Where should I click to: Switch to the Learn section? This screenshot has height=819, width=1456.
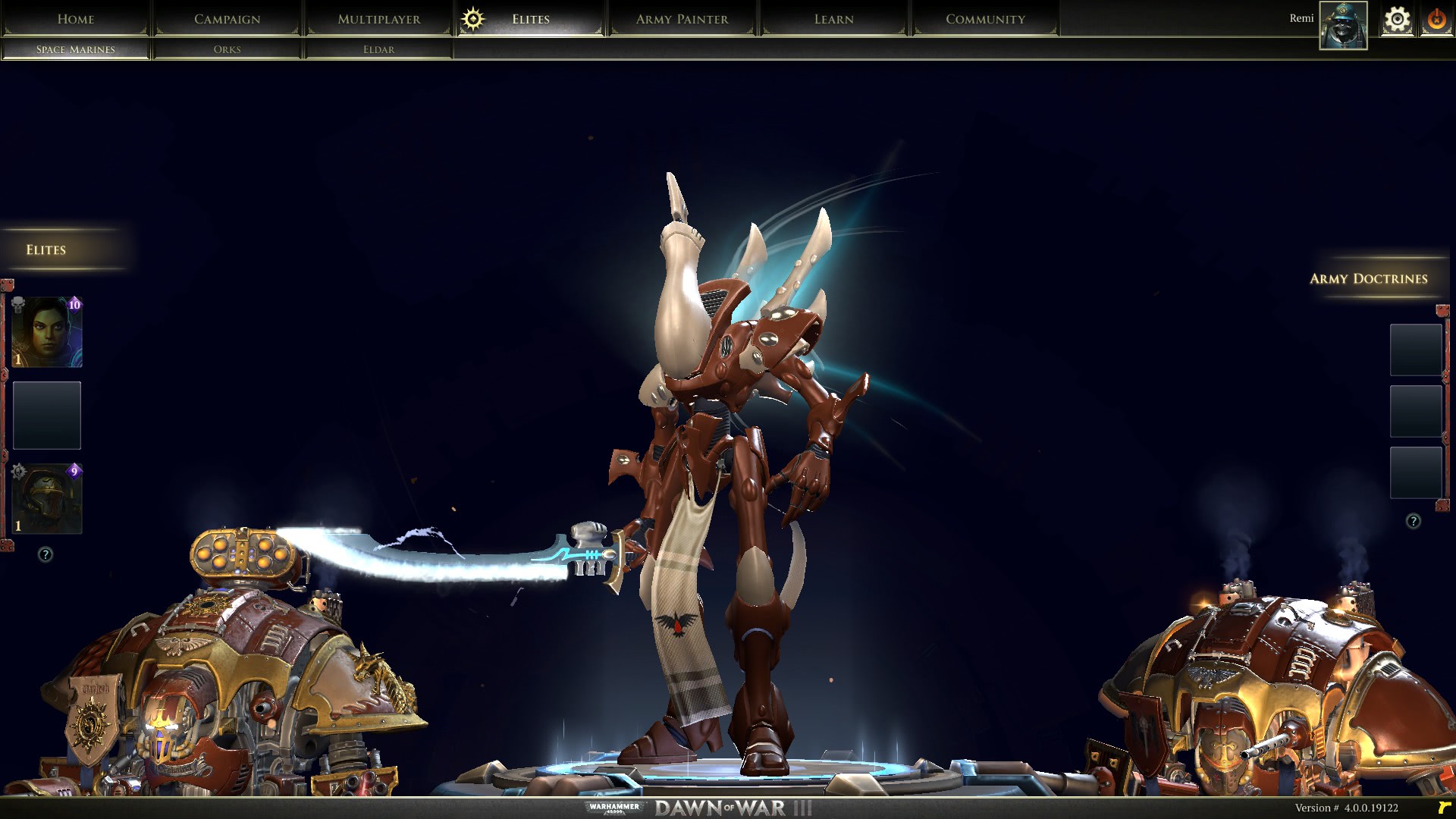833,19
